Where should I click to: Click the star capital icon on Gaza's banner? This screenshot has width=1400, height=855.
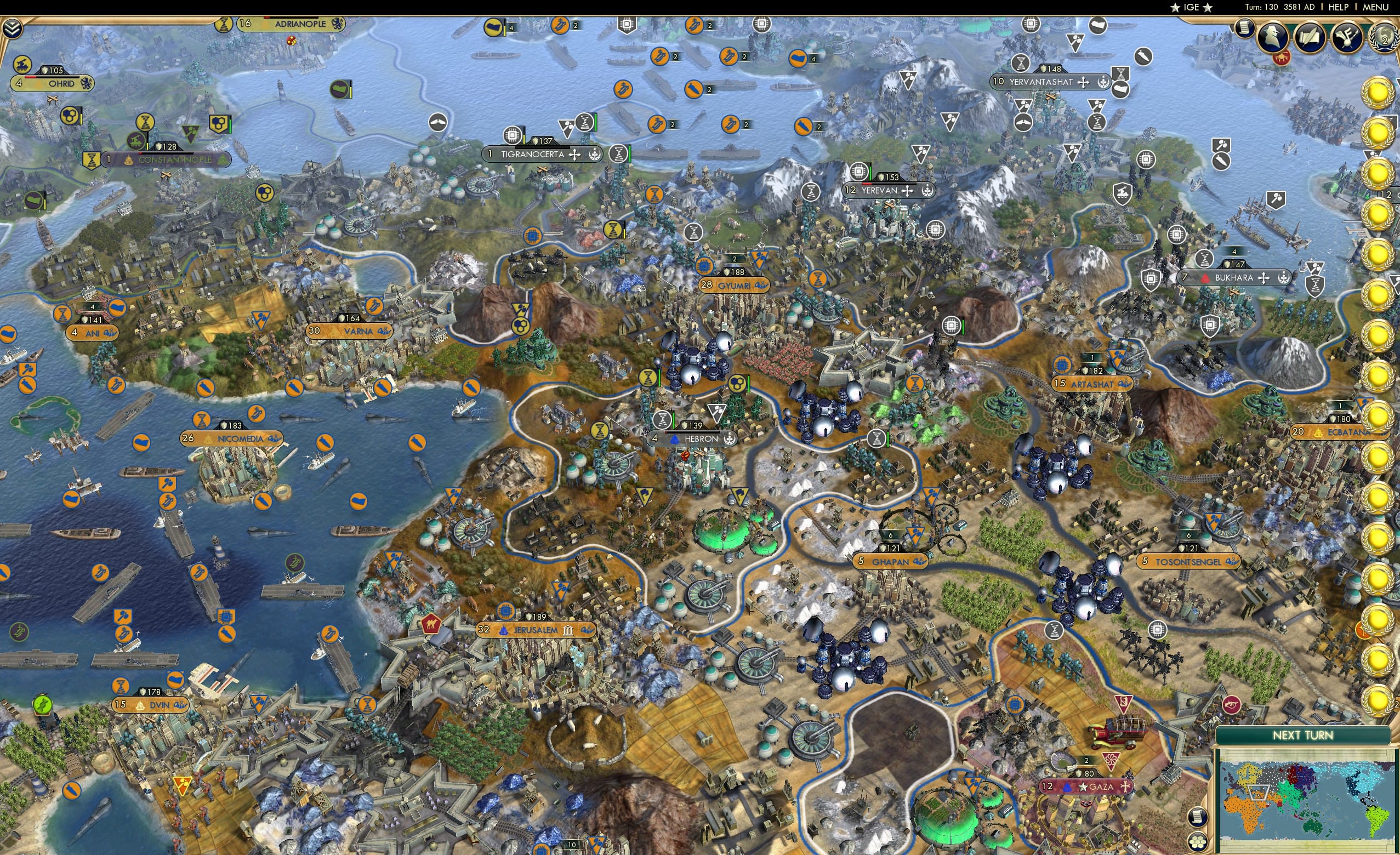[x=1083, y=788]
